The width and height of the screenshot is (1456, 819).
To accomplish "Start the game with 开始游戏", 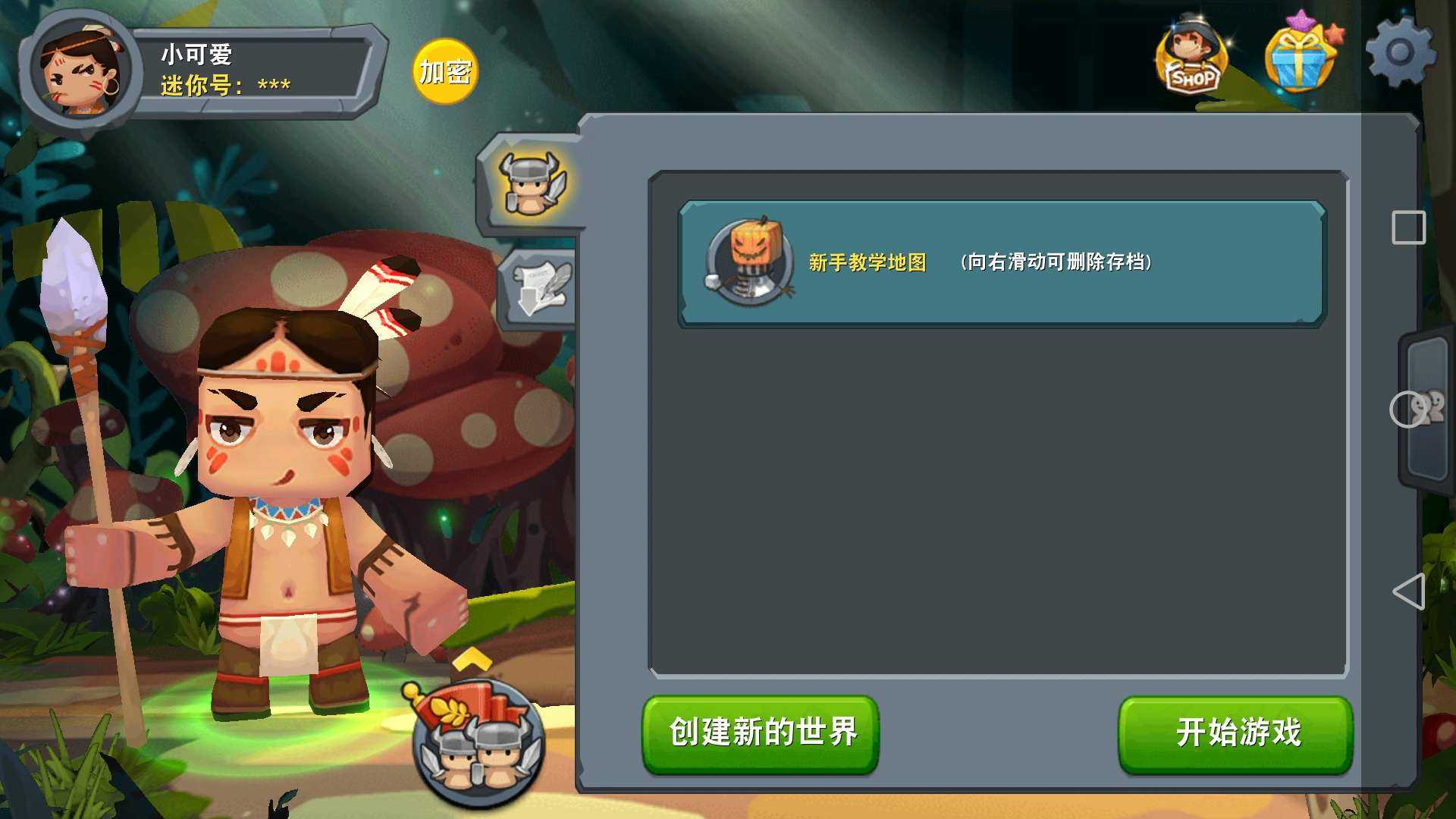I will [1235, 733].
